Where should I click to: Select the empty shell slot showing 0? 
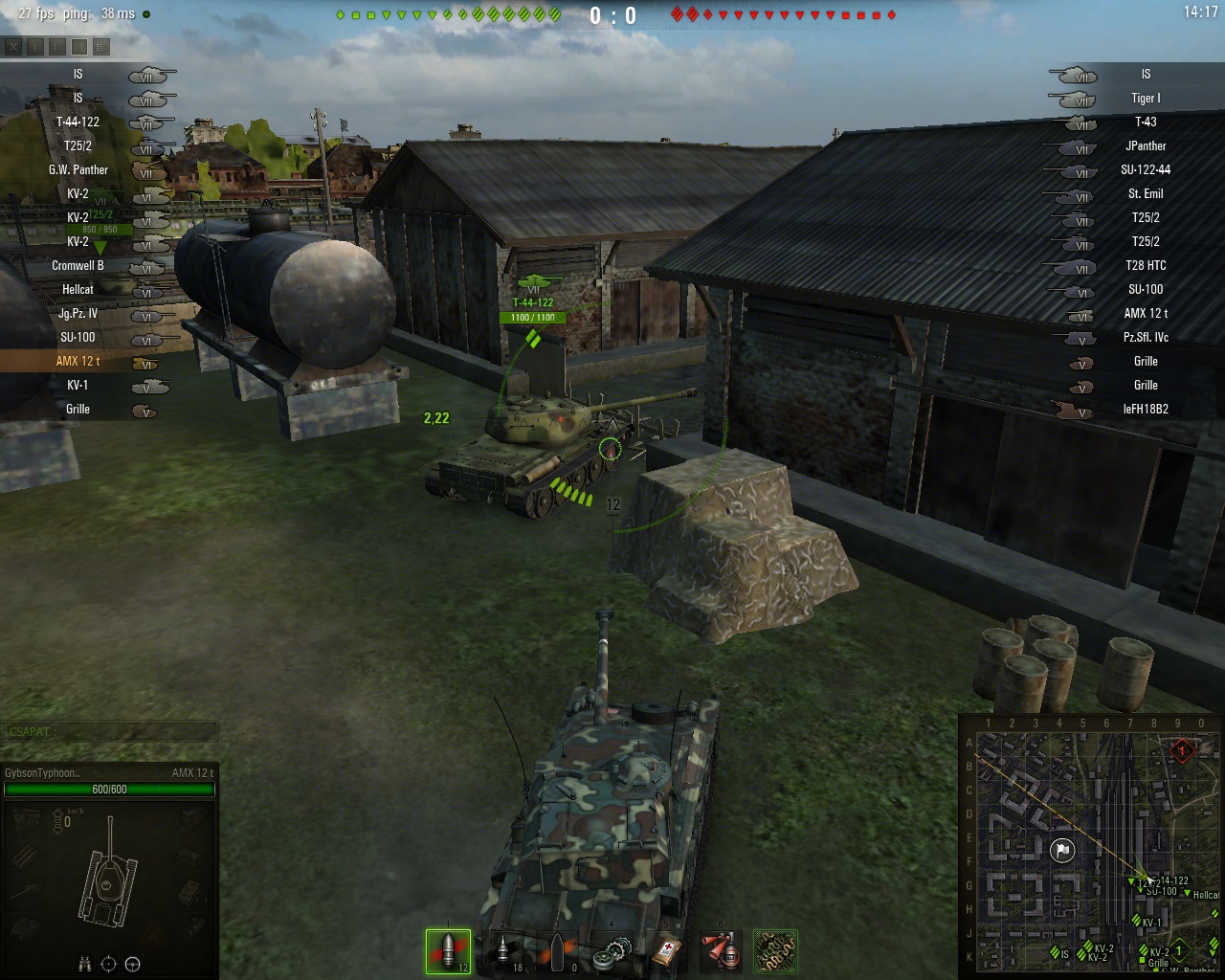[x=559, y=951]
